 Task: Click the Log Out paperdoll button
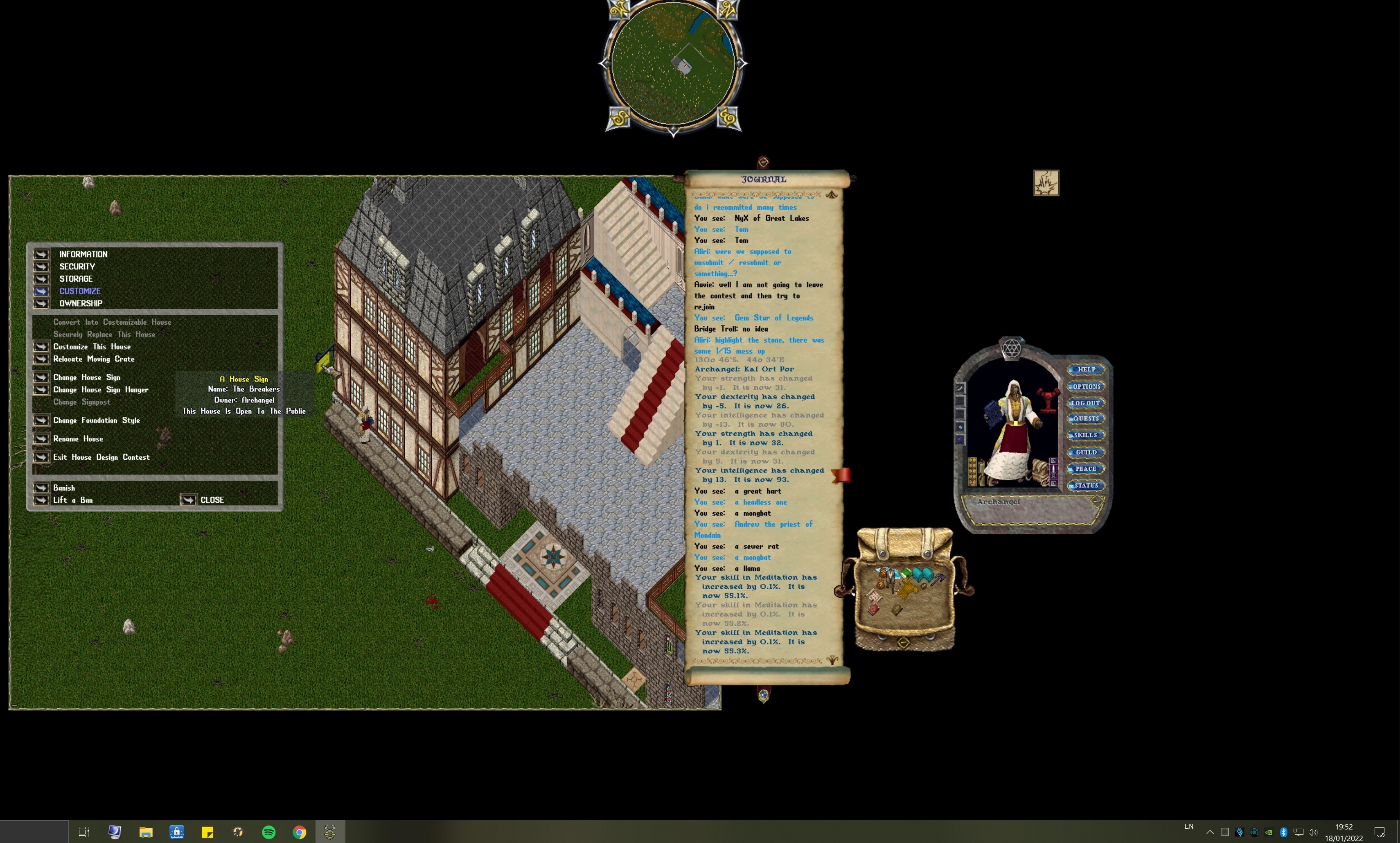[1086, 403]
